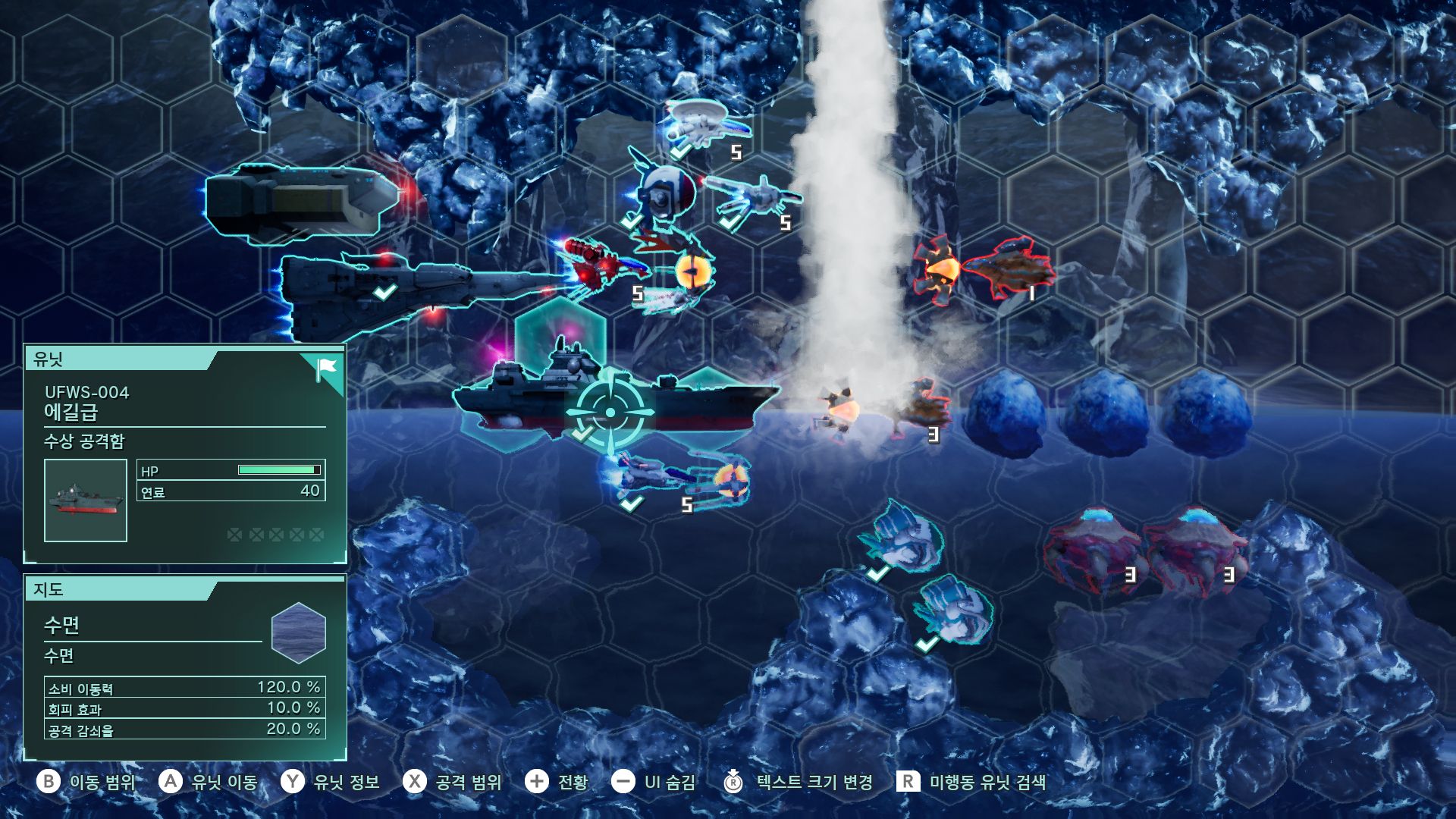Click the water surface terrain hexagon icon
The width and height of the screenshot is (1456, 819).
coord(298,632)
